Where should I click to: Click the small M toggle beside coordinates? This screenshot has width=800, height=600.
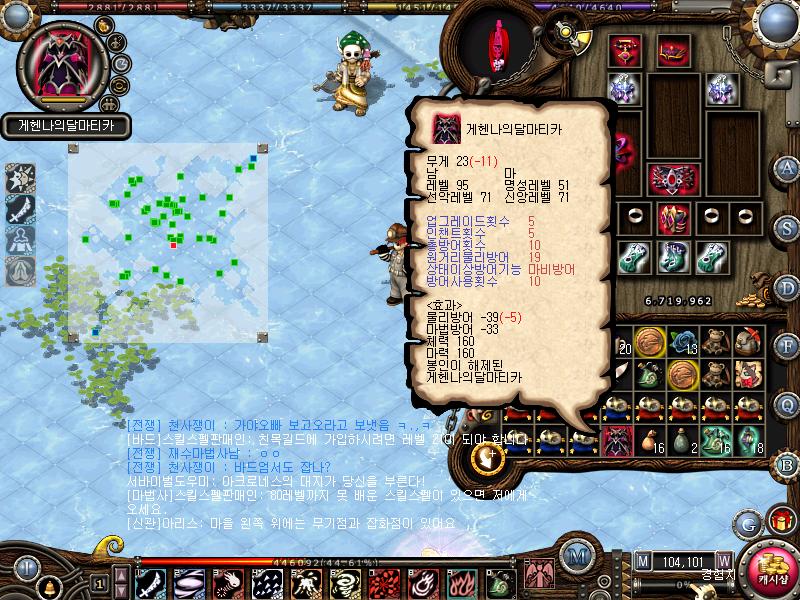(642, 561)
